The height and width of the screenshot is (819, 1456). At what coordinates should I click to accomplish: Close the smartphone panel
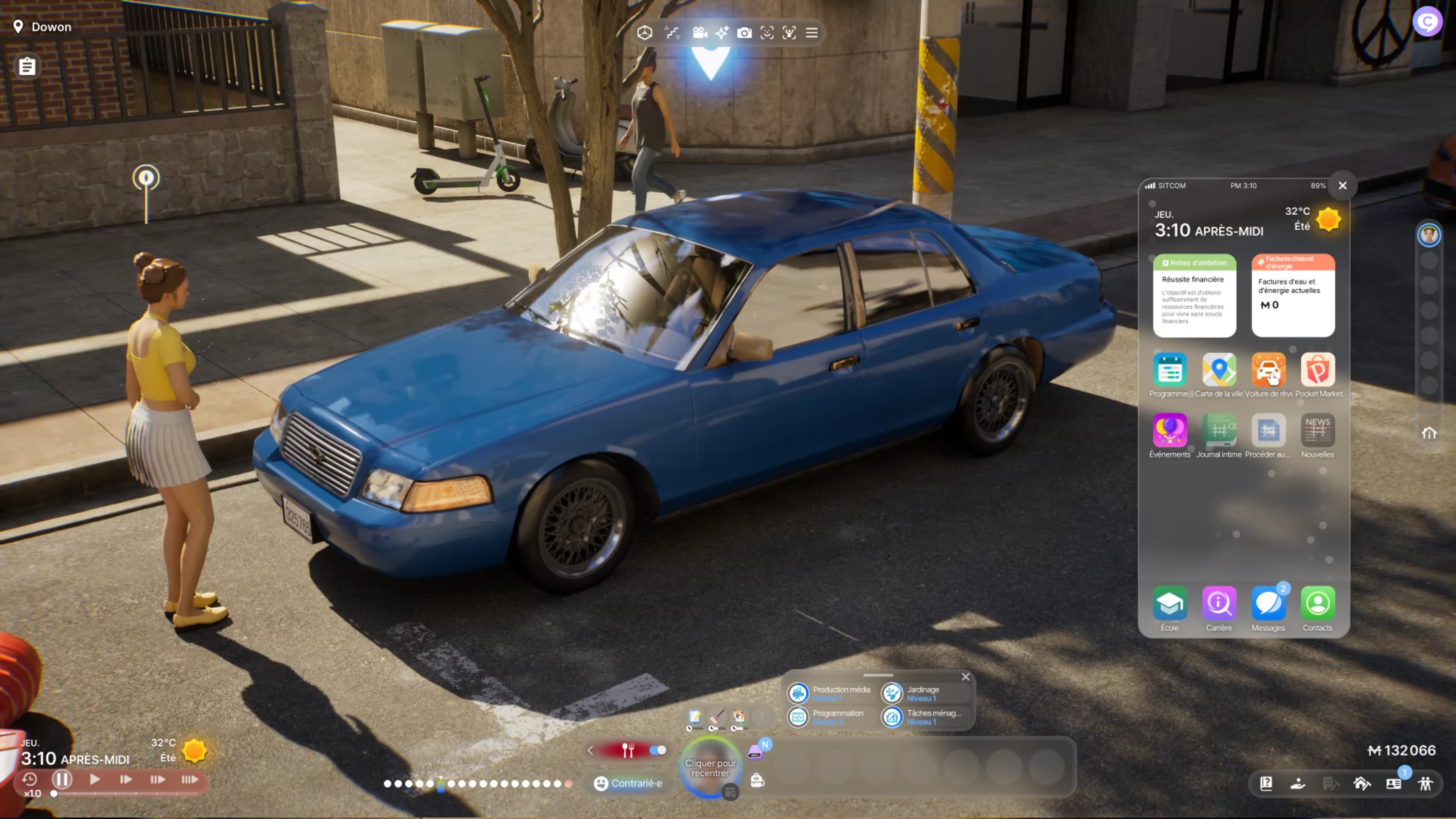pyautogui.click(x=1342, y=185)
